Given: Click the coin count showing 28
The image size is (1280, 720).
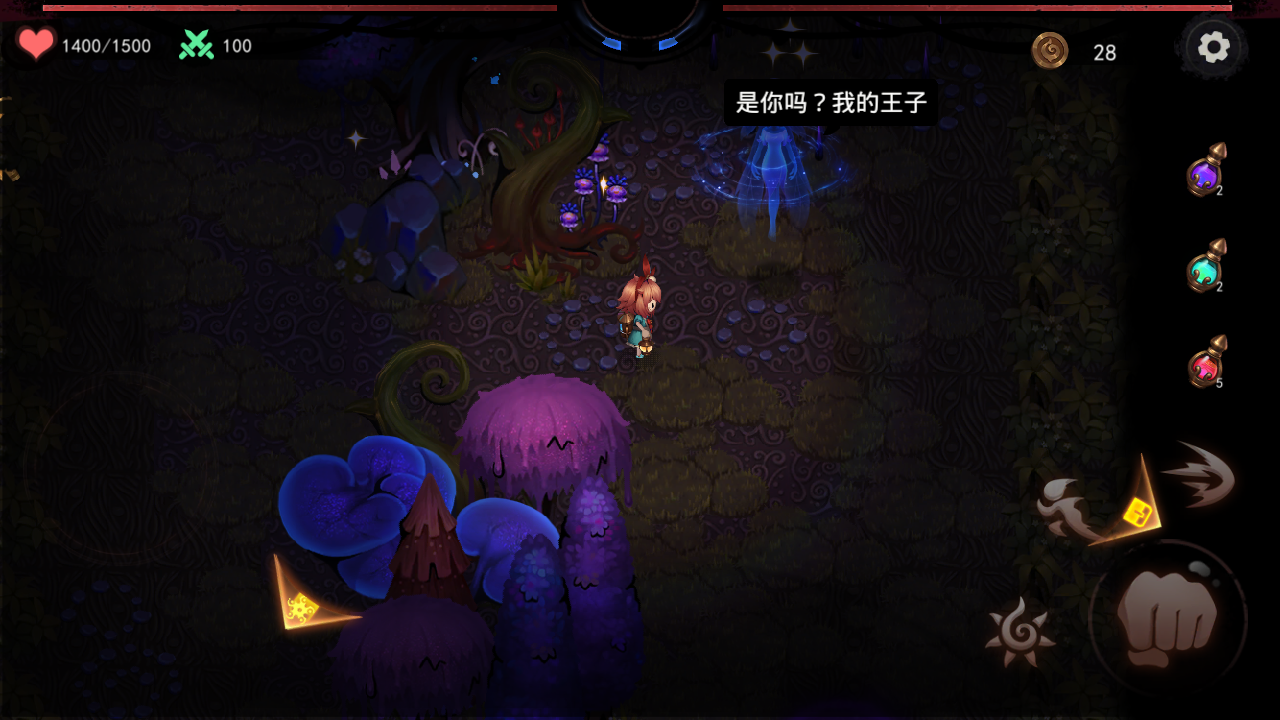Looking at the screenshot, I should [1105, 54].
